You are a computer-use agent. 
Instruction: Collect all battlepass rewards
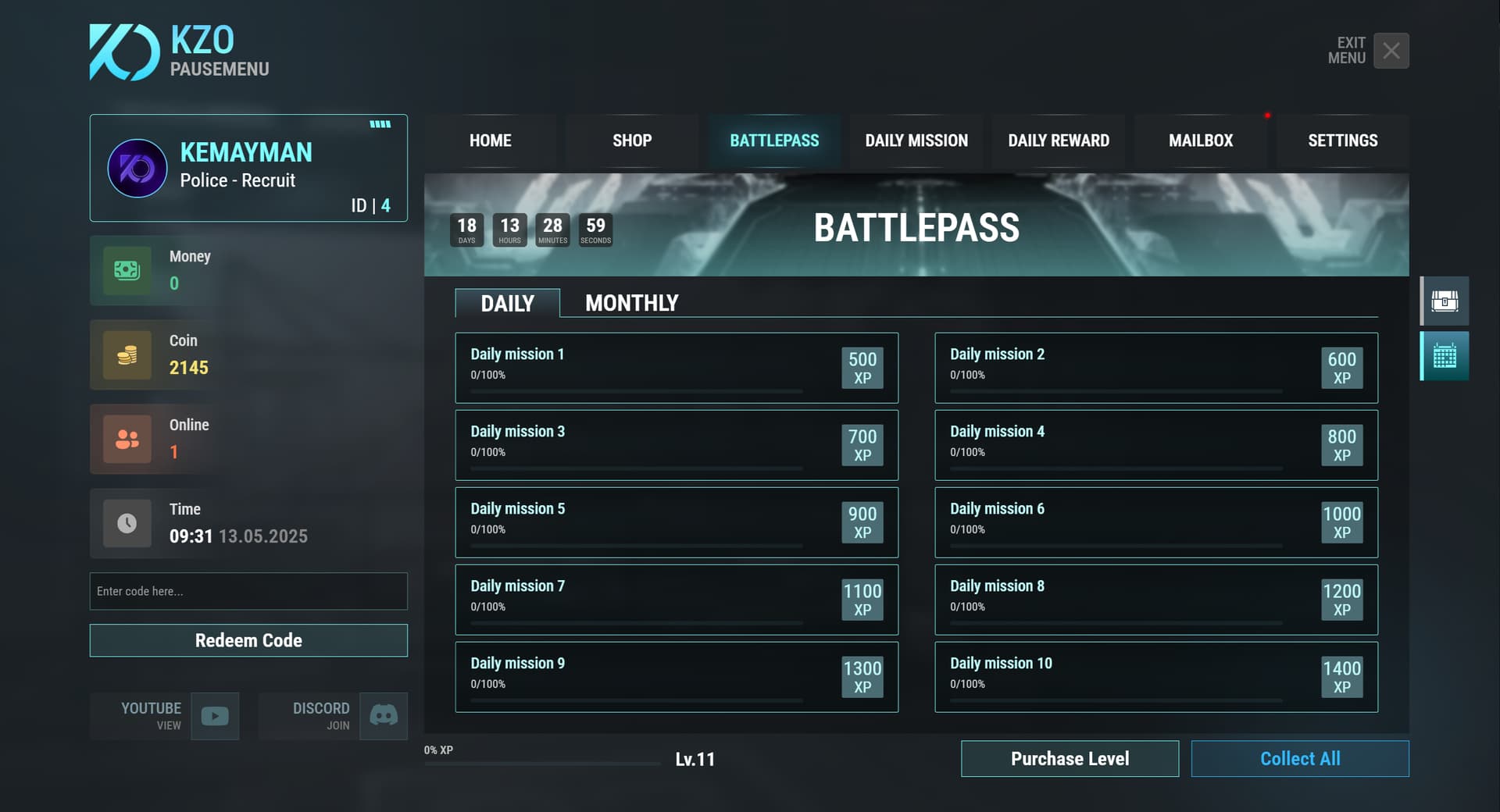(1300, 758)
